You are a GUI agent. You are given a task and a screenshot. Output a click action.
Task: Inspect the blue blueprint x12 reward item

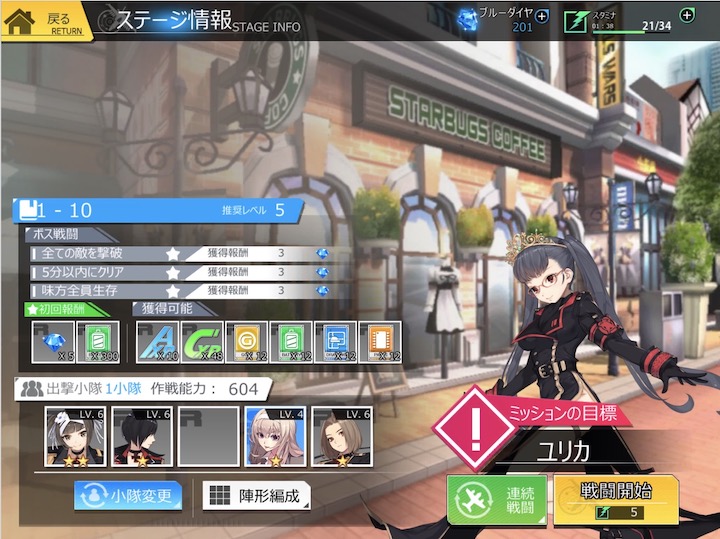(x=335, y=342)
